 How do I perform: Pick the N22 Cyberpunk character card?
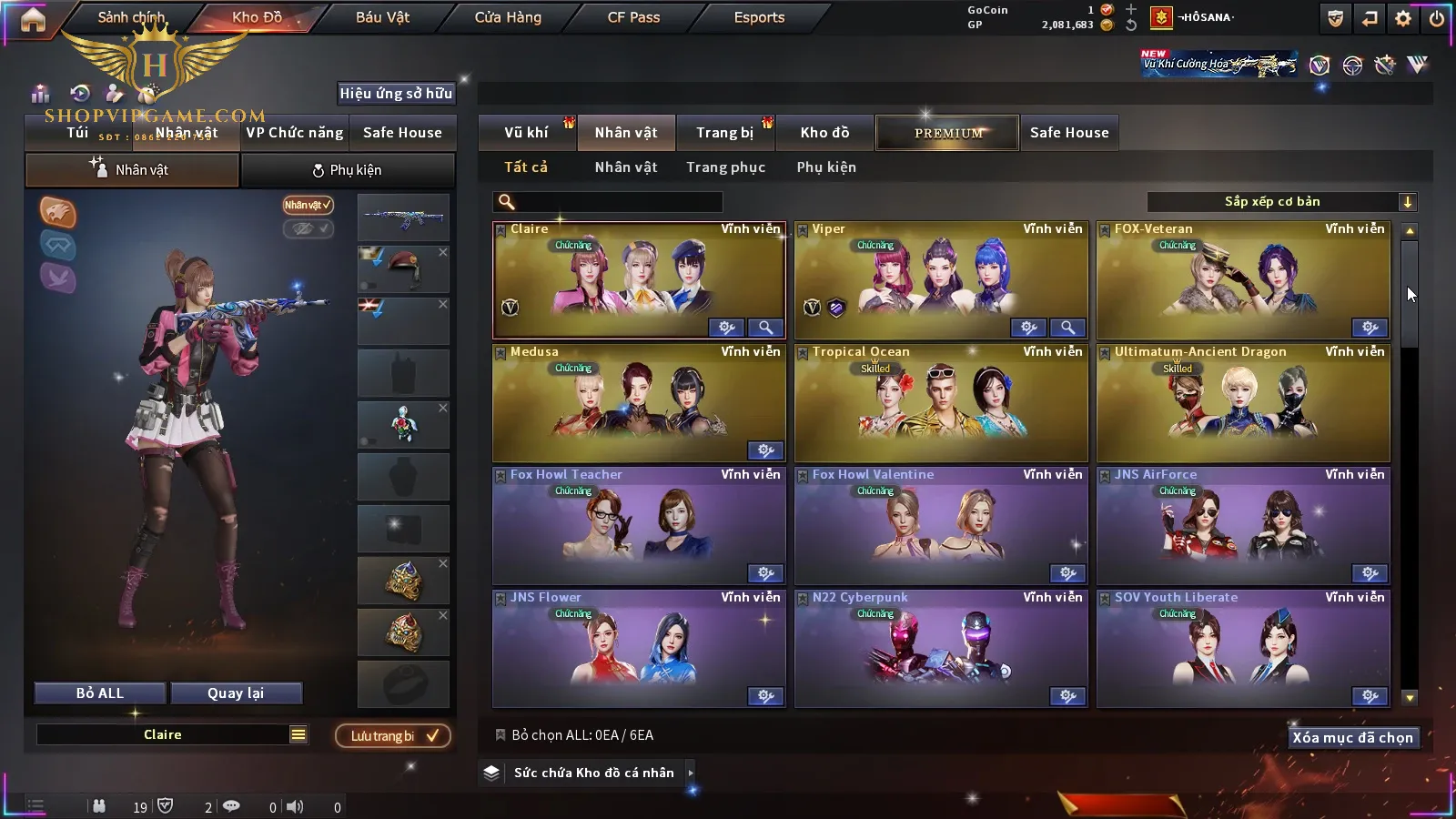(x=940, y=648)
